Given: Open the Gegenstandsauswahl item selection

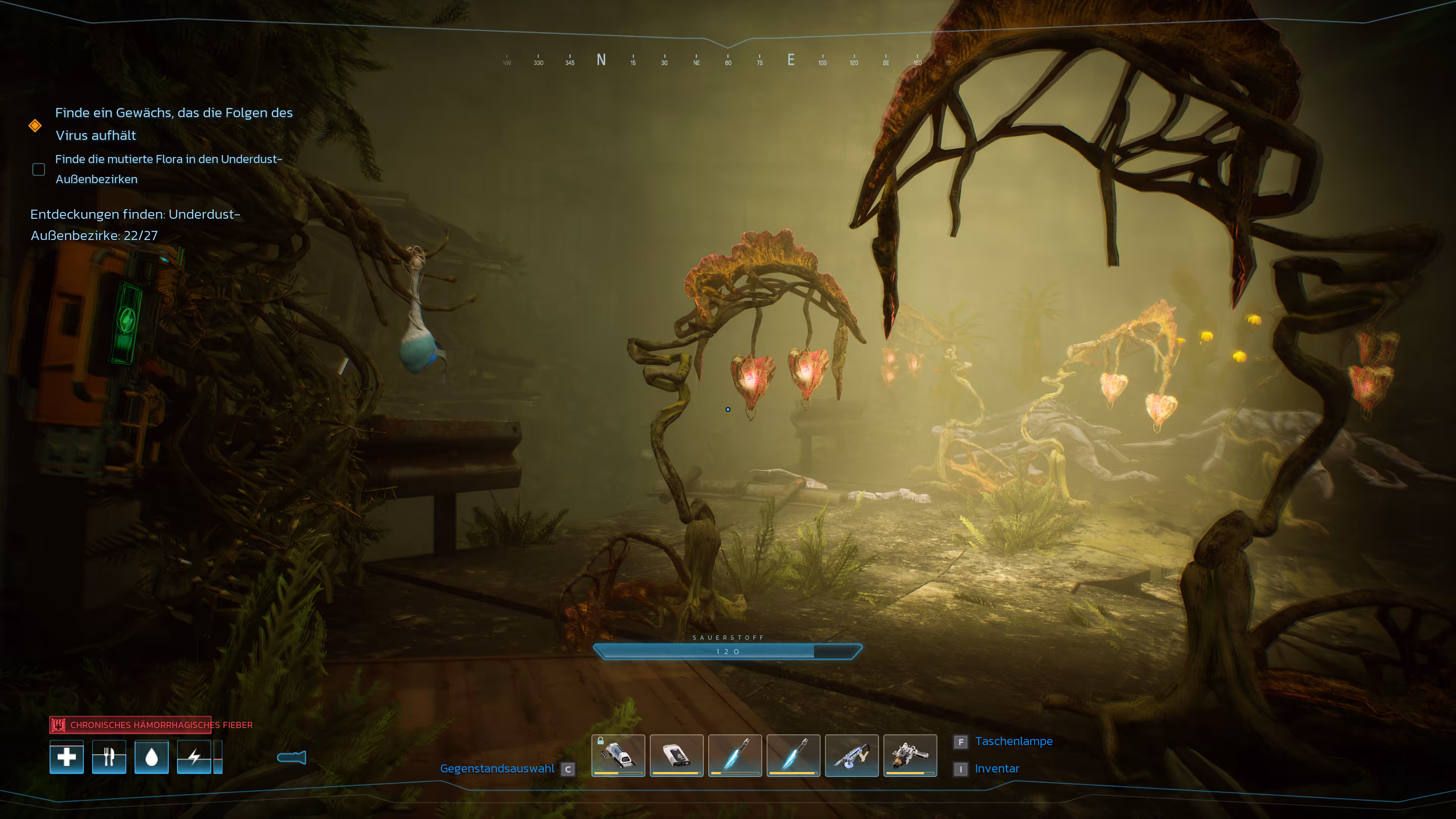Looking at the screenshot, I should tap(497, 769).
